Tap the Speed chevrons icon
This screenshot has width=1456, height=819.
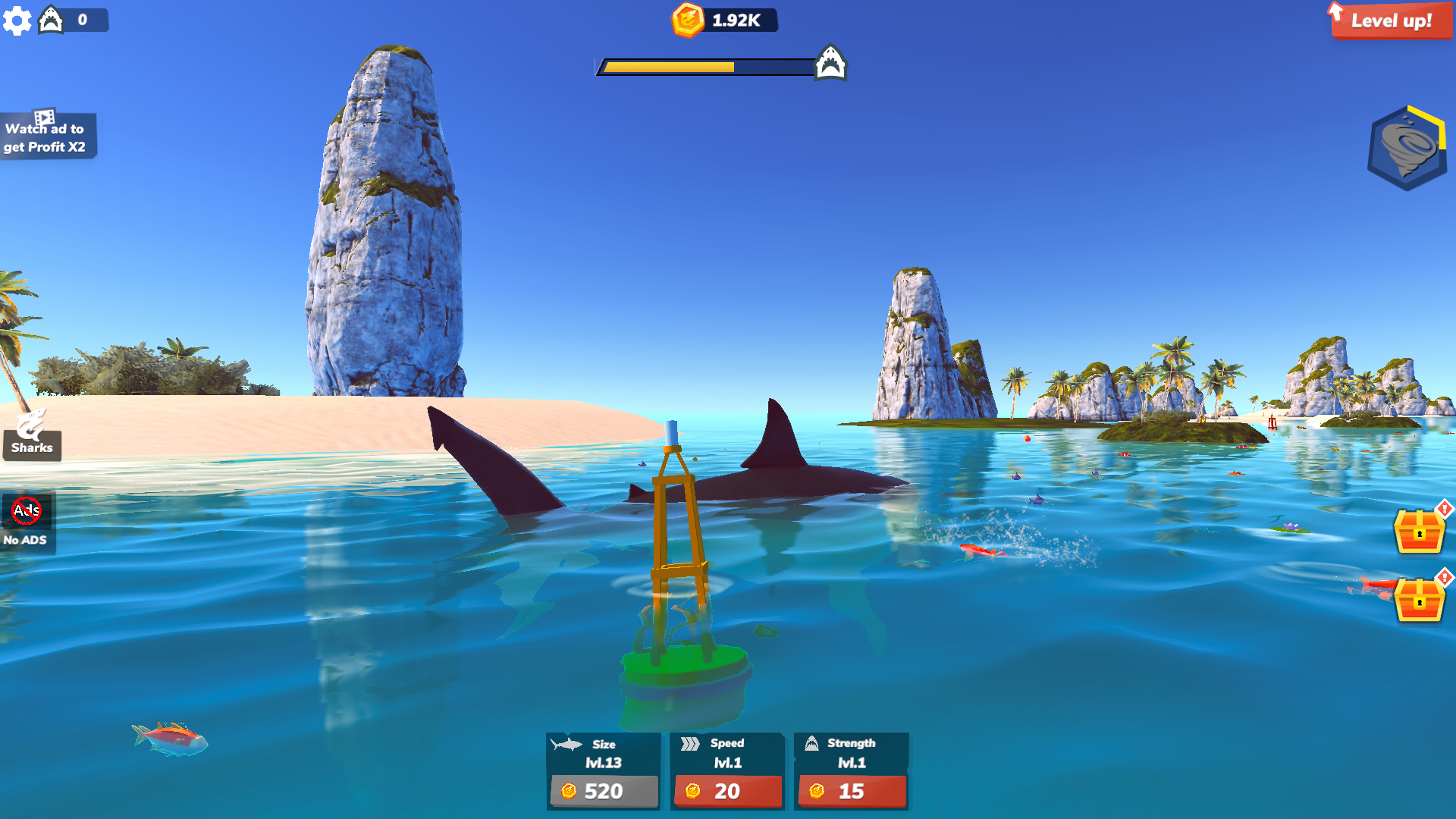(691, 743)
